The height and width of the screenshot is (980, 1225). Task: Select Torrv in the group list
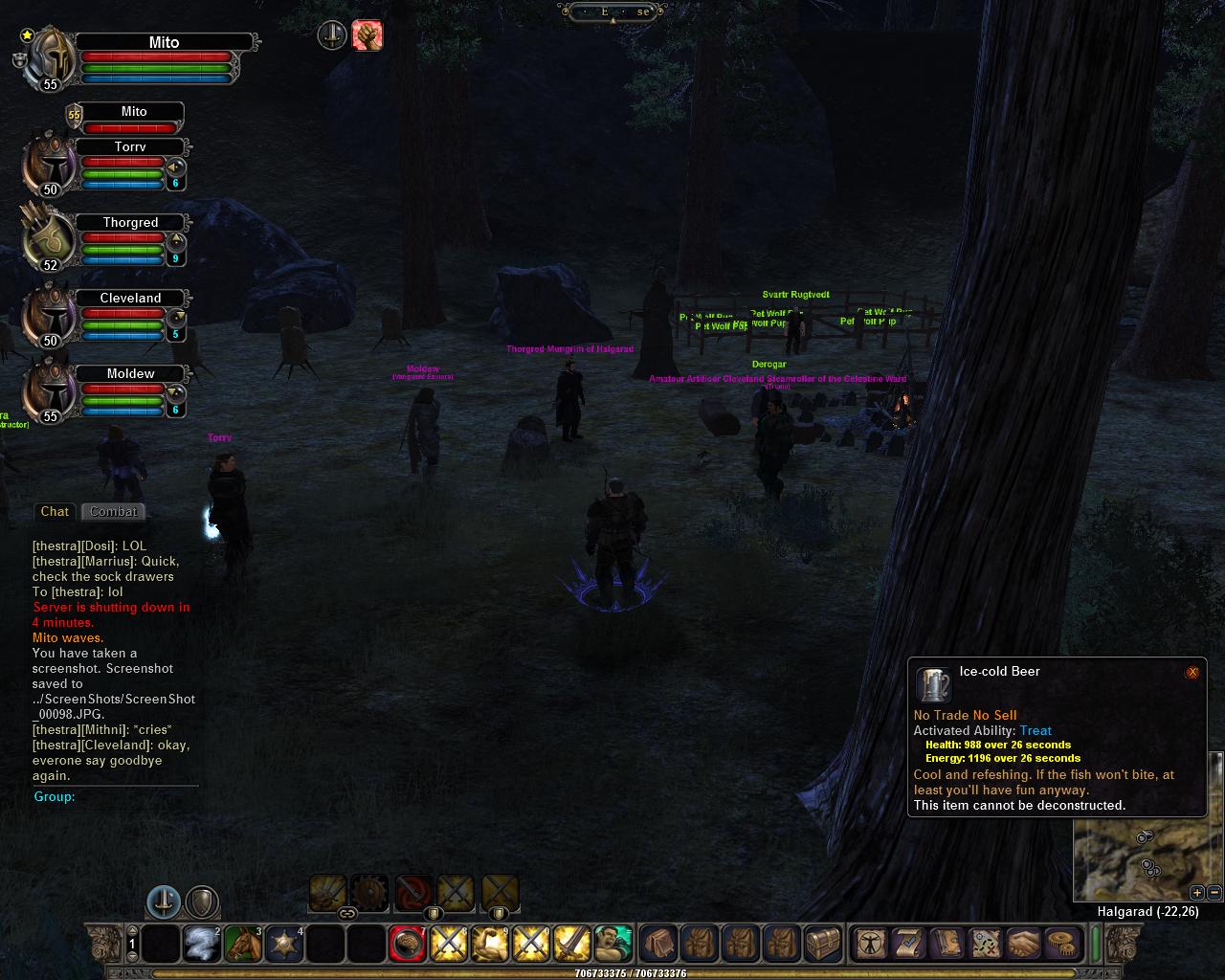[x=130, y=147]
